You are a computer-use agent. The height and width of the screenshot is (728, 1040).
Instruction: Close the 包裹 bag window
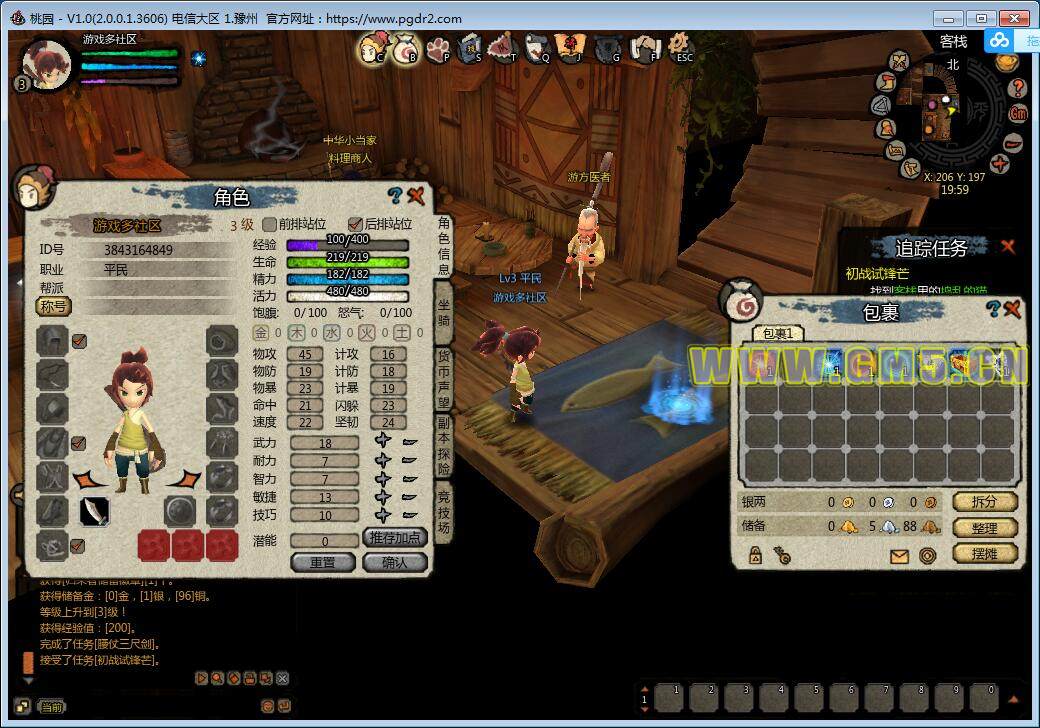pyautogui.click(x=1012, y=308)
